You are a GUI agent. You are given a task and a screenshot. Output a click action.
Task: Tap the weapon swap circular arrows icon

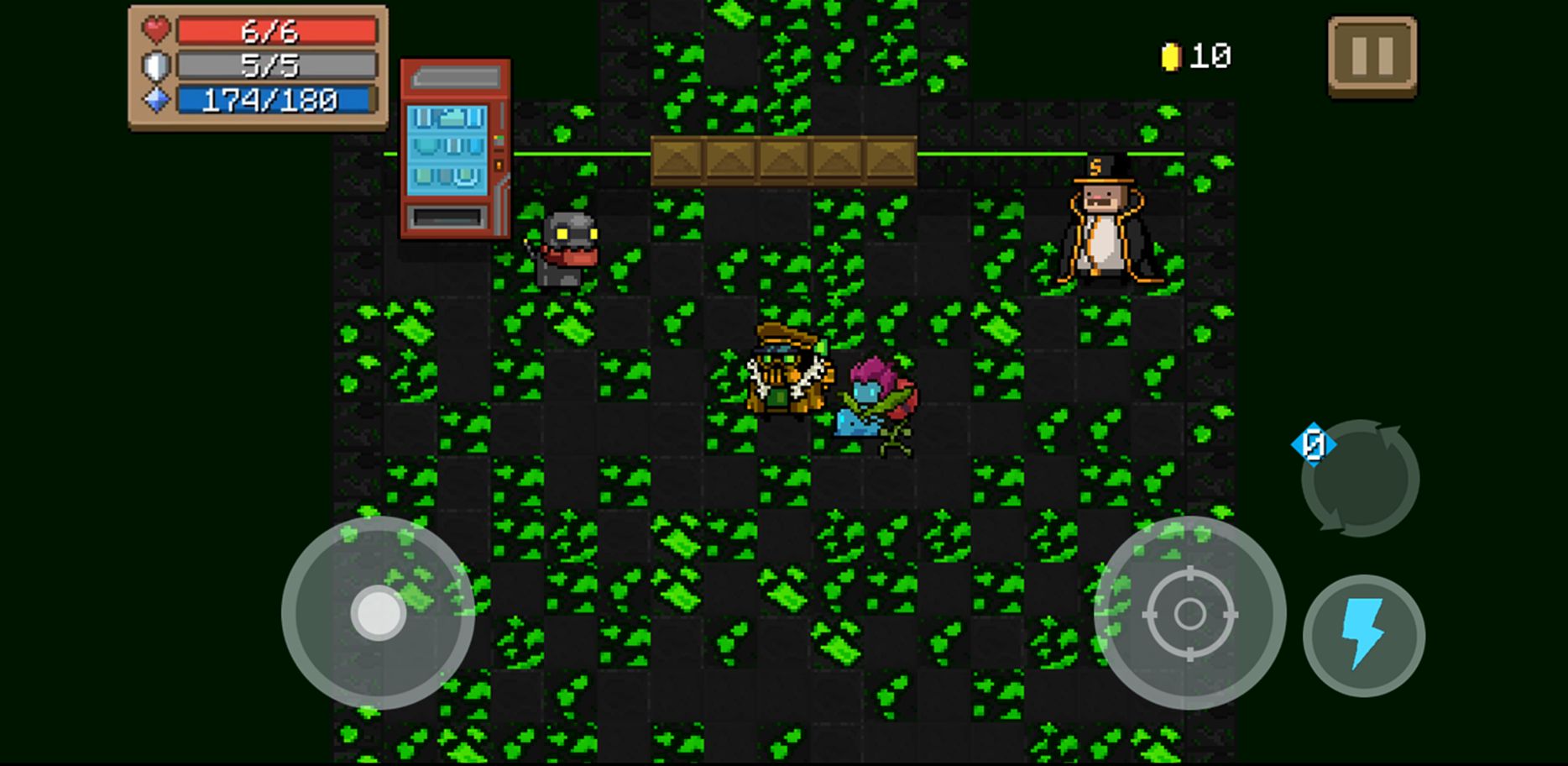pyautogui.click(x=1360, y=479)
